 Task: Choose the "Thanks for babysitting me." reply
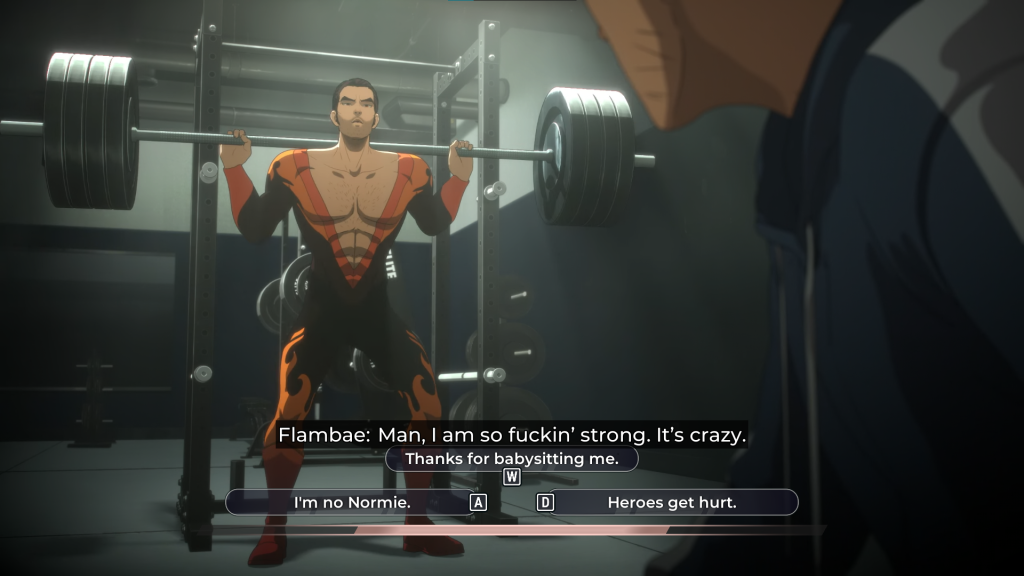point(512,459)
